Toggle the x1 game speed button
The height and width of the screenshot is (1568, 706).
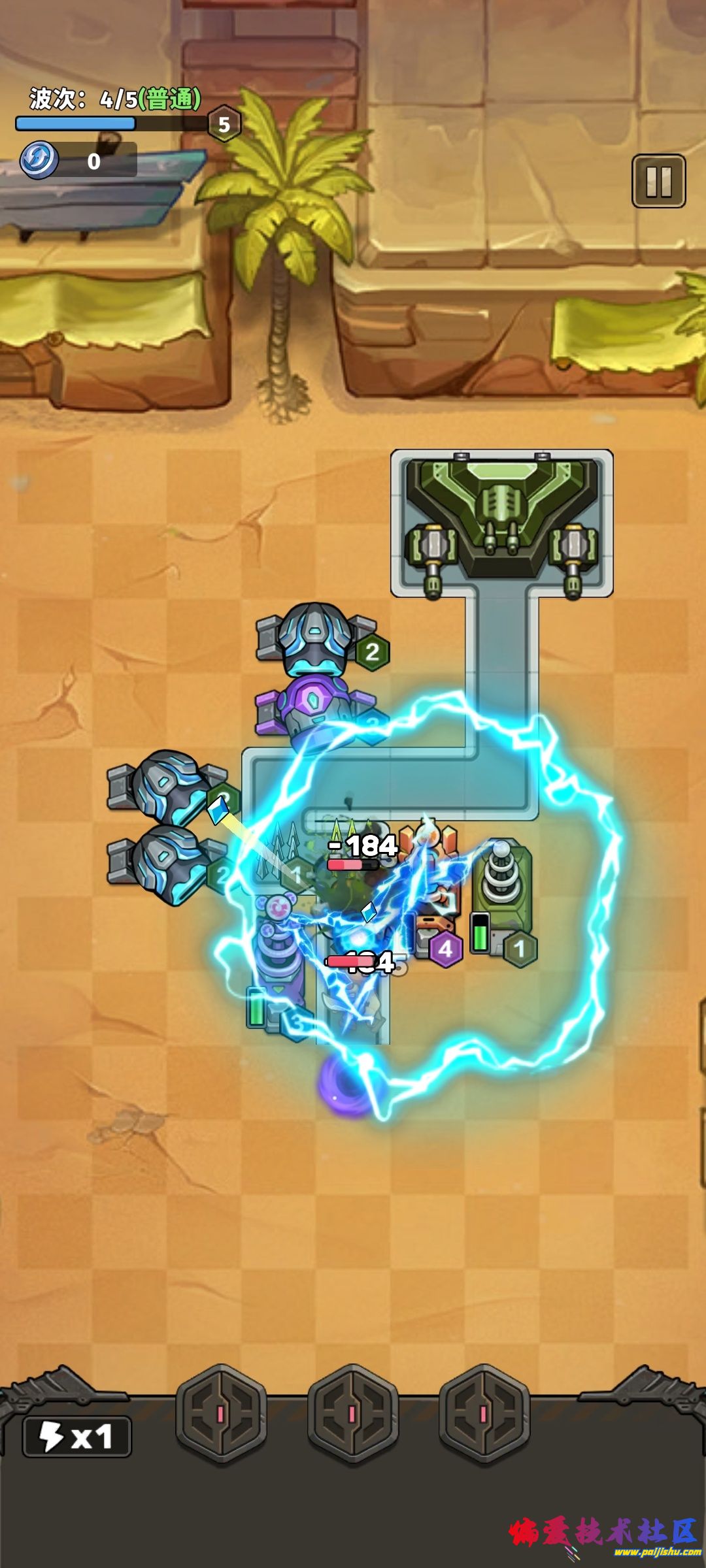pos(77,1437)
